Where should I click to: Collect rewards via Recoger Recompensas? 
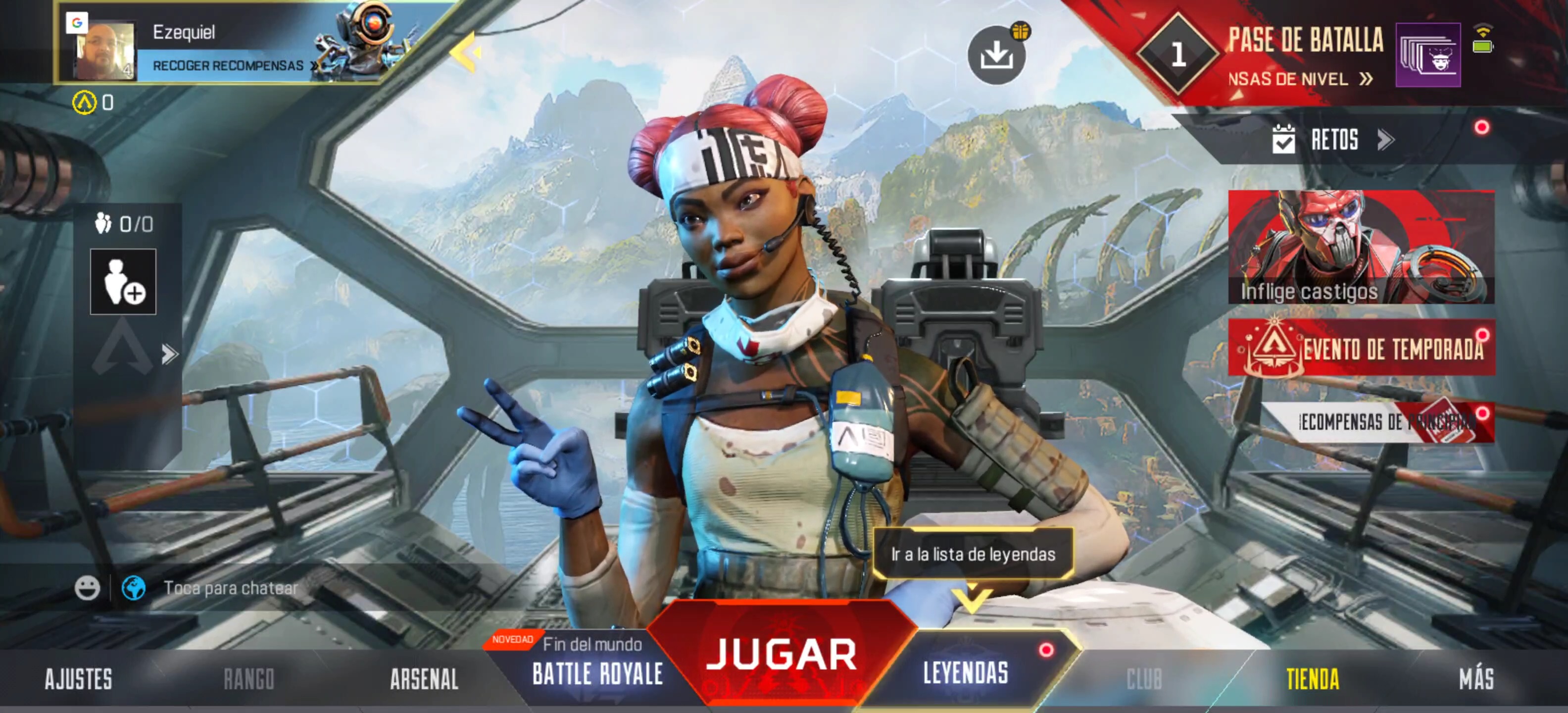pos(229,66)
